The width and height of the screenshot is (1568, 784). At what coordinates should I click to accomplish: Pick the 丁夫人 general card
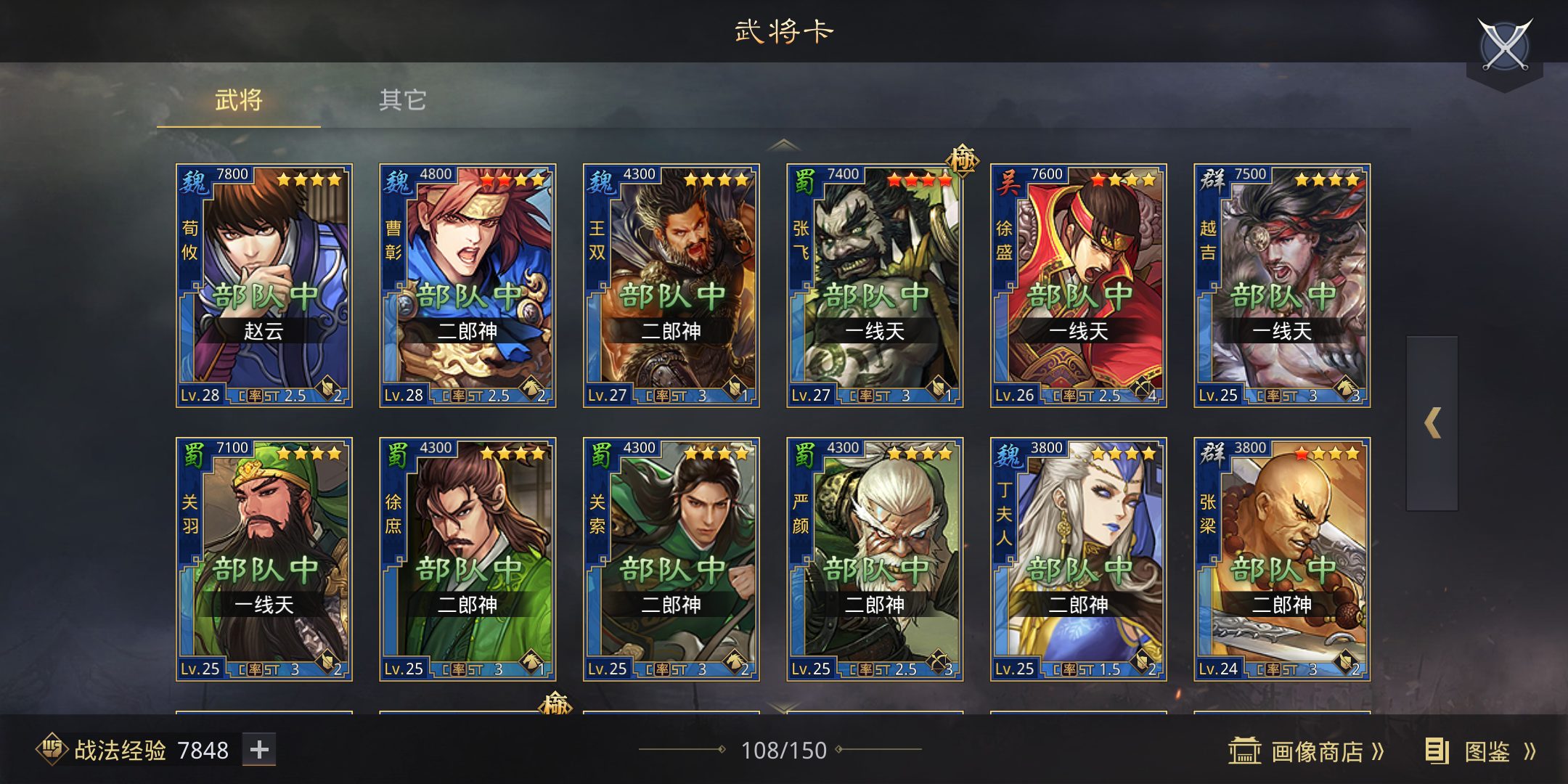pyautogui.click(x=1079, y=559)
